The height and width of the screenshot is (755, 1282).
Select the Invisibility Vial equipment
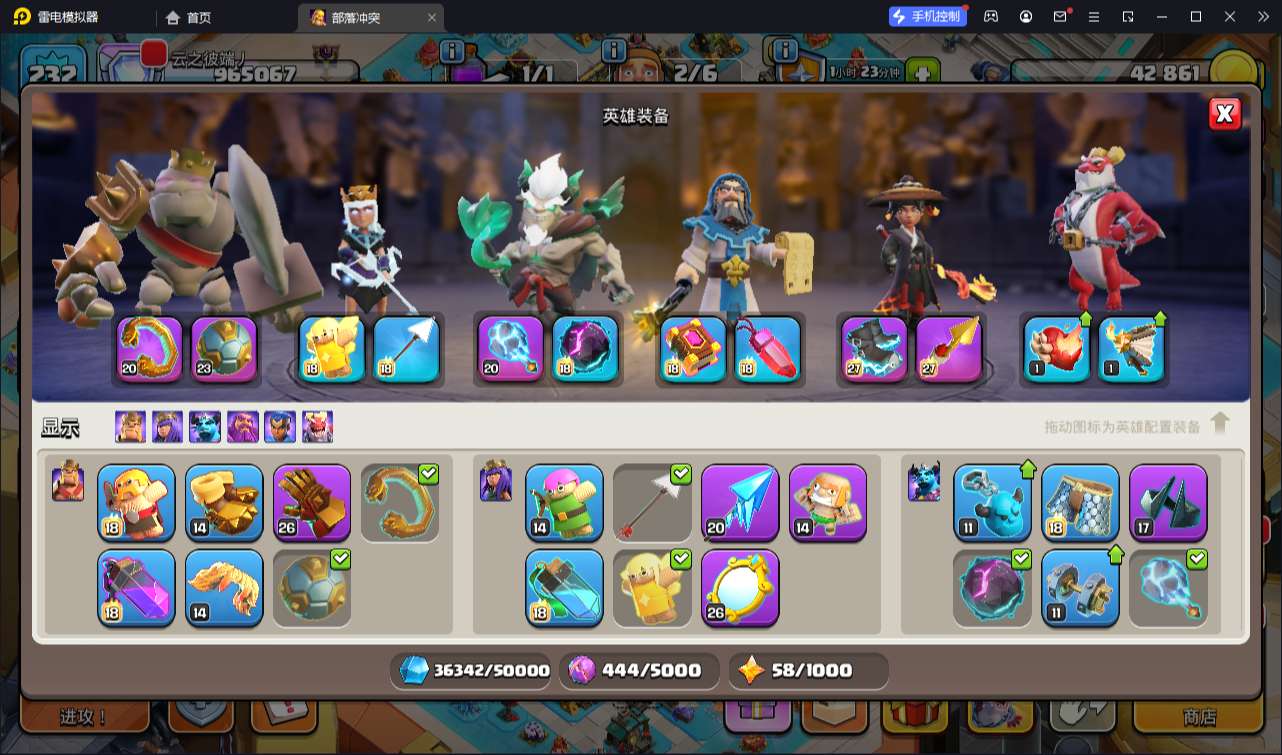tap(564, 588)
